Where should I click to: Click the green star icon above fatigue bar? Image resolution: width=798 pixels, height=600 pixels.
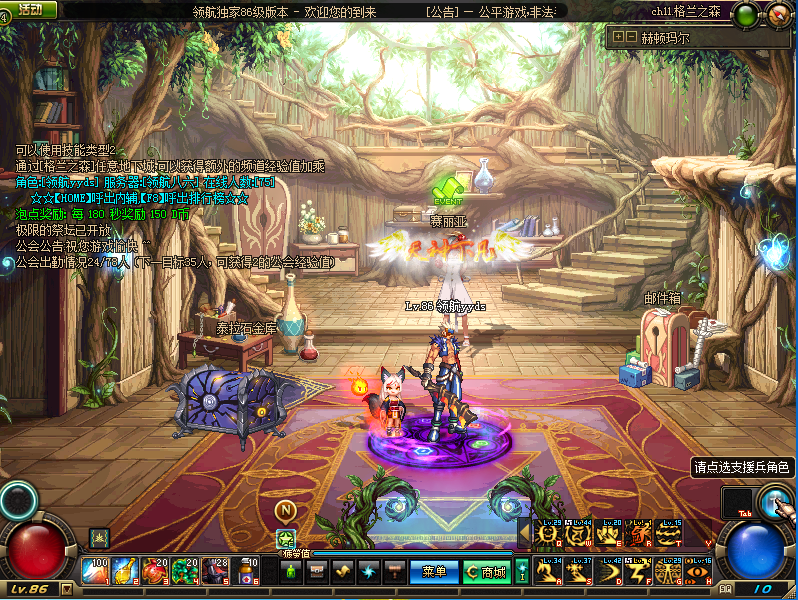[285, 538]
